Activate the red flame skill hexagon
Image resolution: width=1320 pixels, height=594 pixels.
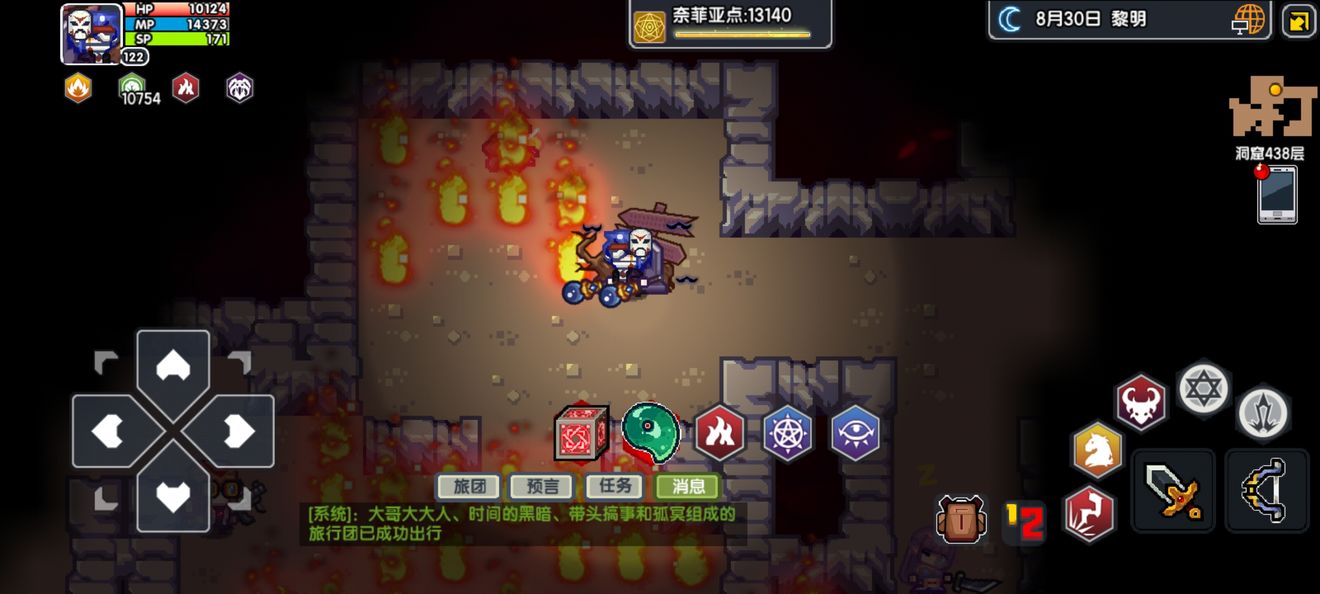pos(720,433)
